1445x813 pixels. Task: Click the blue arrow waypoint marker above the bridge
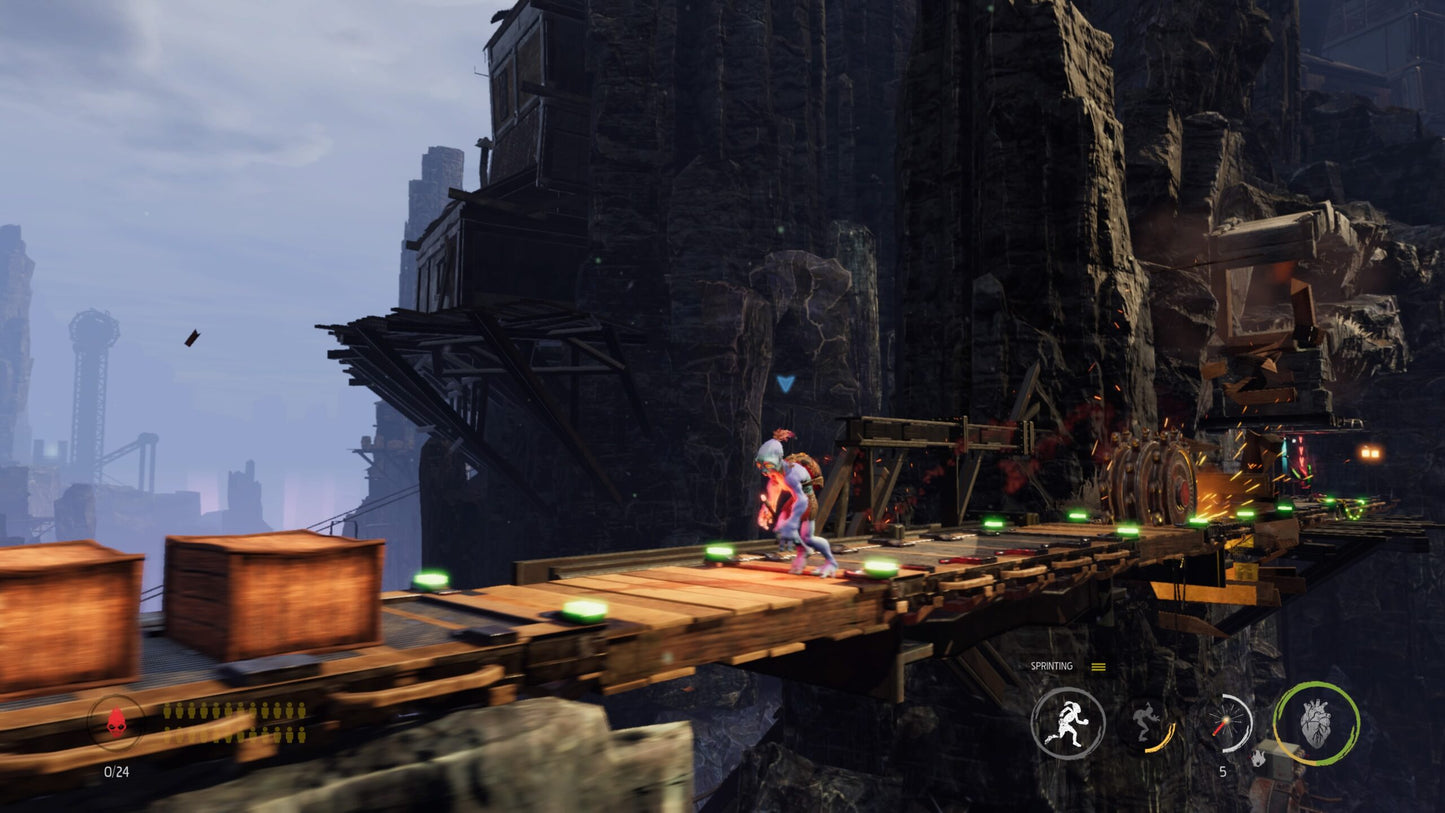click(x=786, y=381)
